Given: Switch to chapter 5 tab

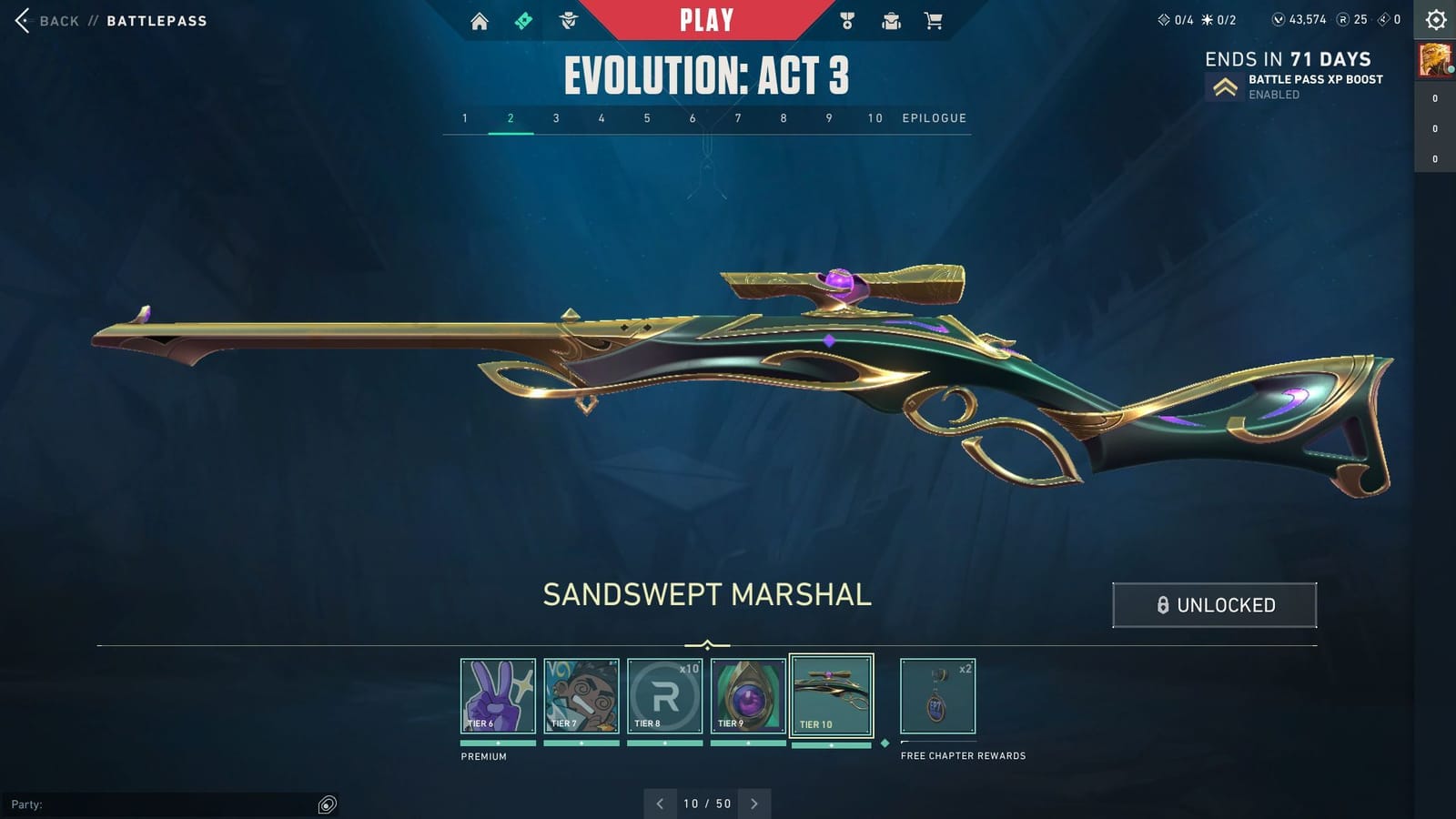Looking at the screenshot, I should [x=647, y=118].
